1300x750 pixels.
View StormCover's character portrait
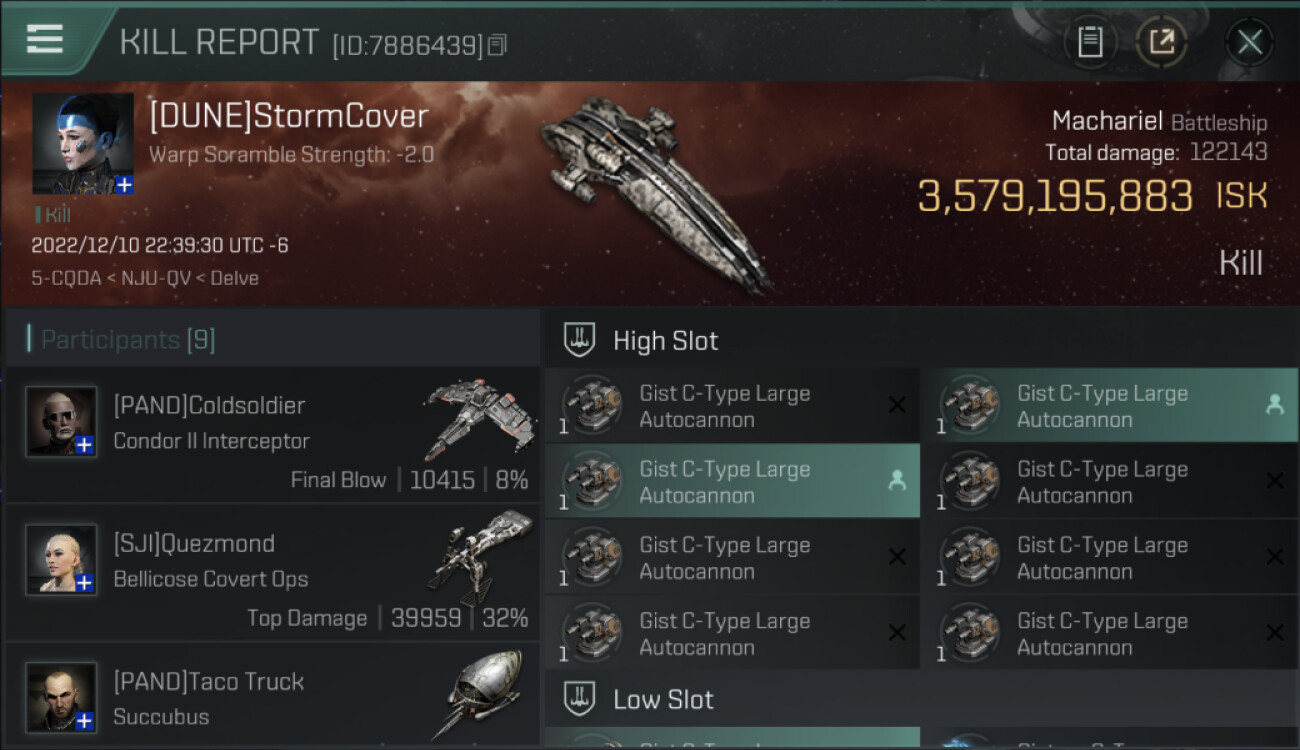83,143
